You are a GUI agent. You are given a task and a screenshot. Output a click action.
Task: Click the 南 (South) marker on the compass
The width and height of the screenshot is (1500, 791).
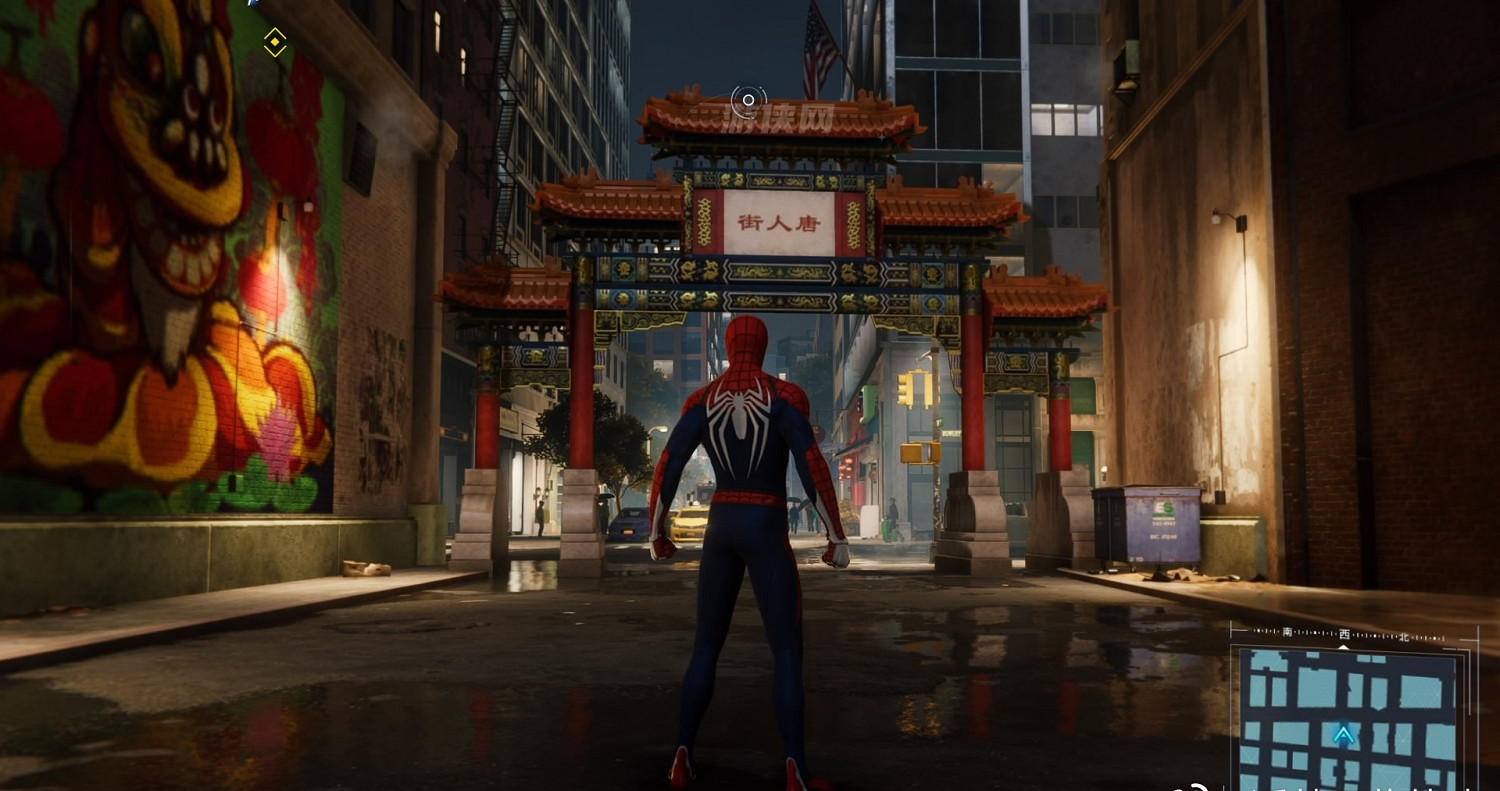[1289, 633]
